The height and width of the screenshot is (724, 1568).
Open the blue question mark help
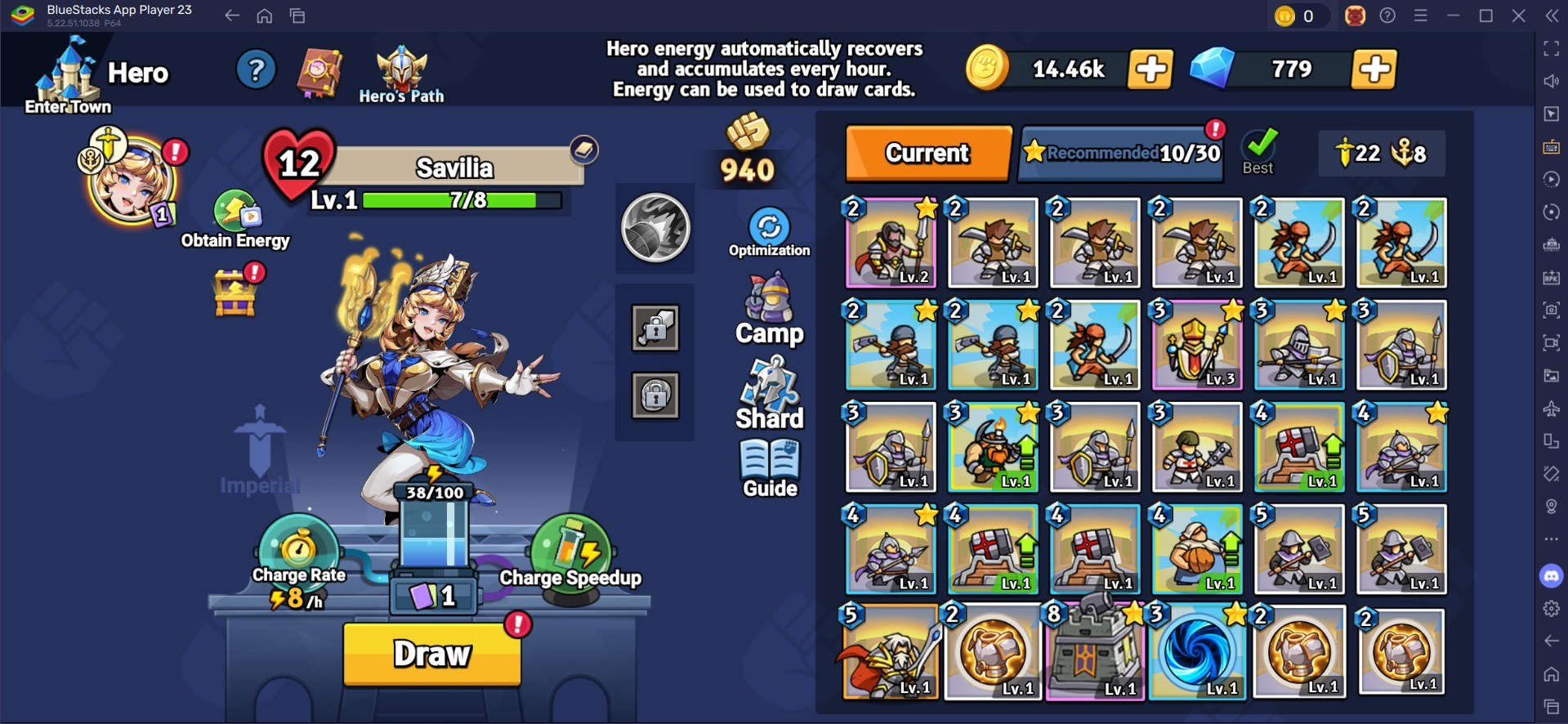click(x=256, y=70)
